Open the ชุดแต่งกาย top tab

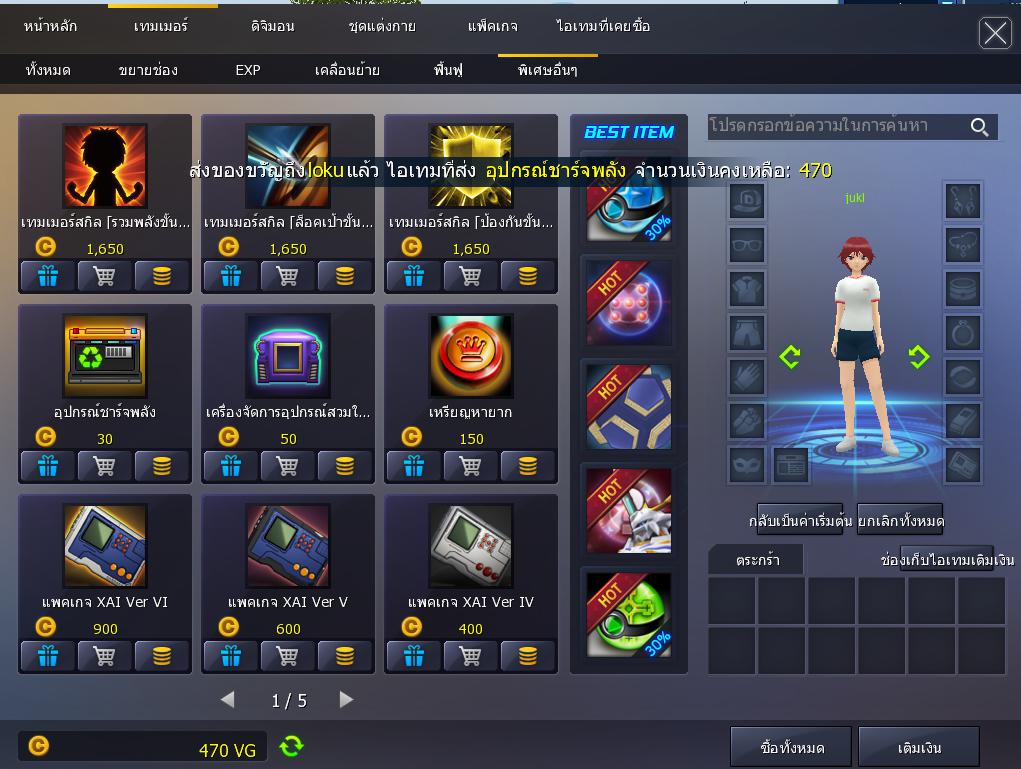click(x=382, y=26)
